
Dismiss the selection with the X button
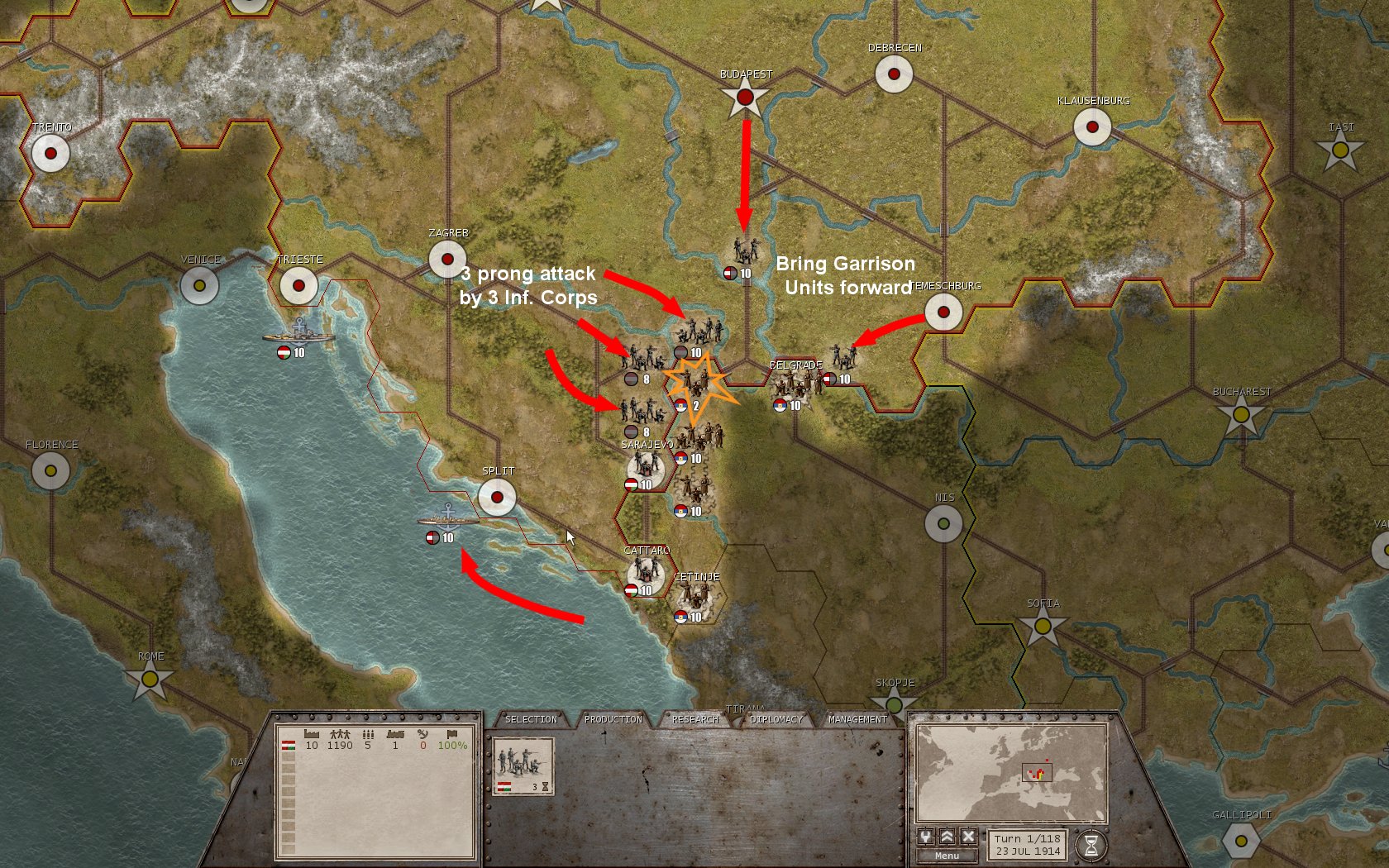tap(967, 837)
